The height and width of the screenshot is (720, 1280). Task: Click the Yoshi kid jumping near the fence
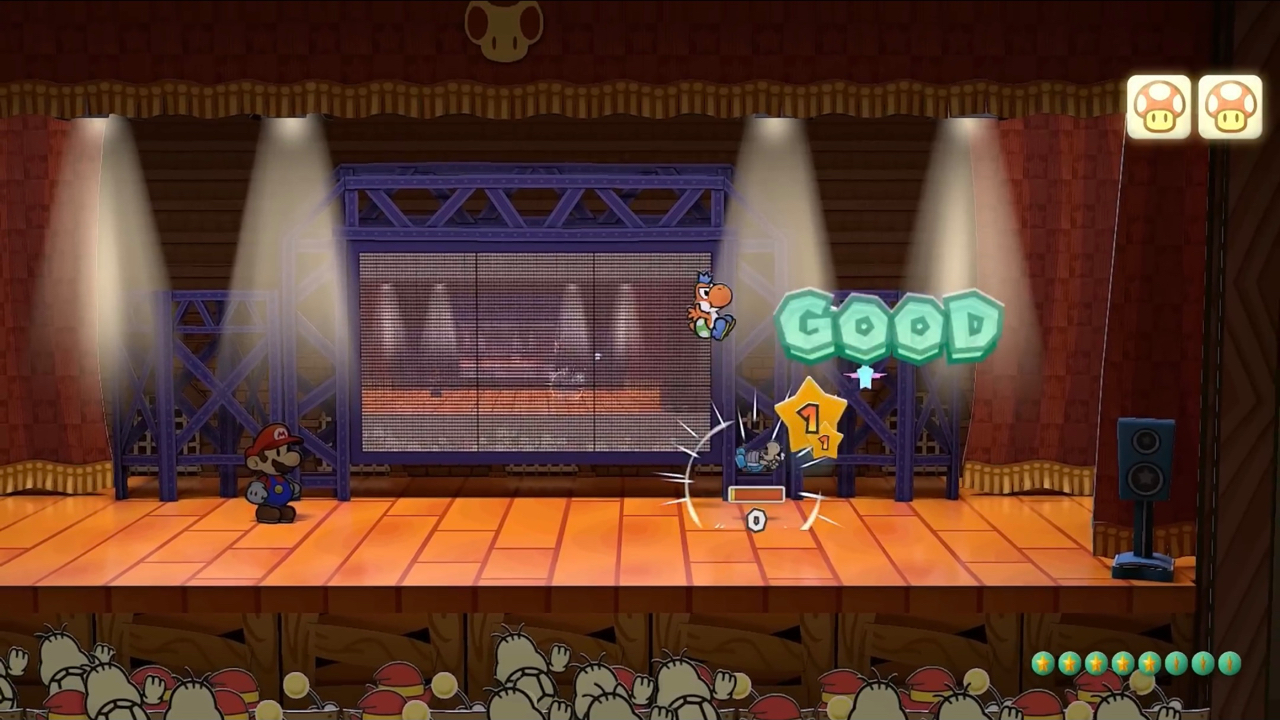point(710,310)
